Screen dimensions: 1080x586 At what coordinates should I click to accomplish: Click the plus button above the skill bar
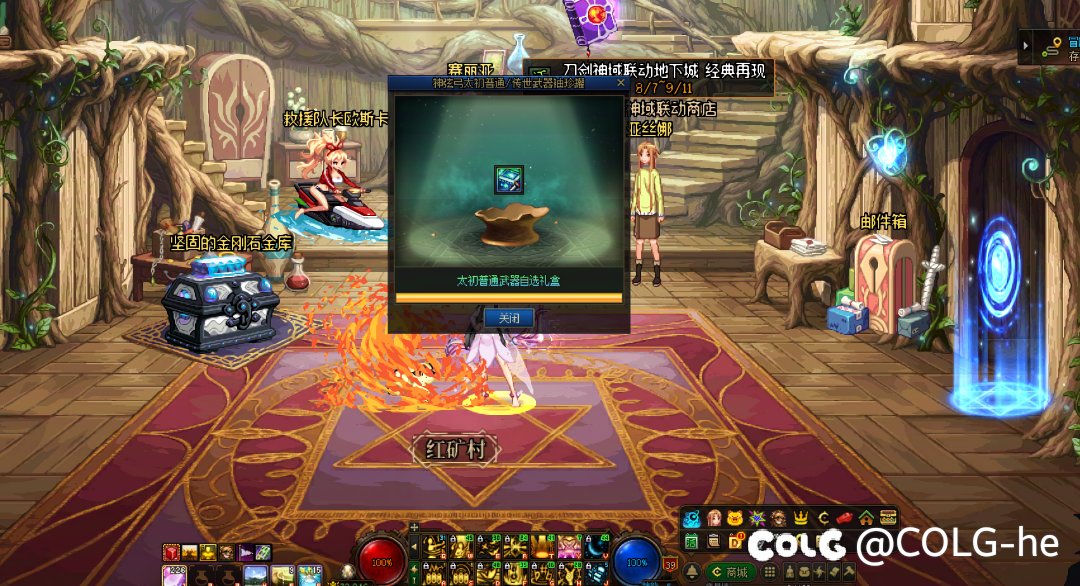click(414, 527)
